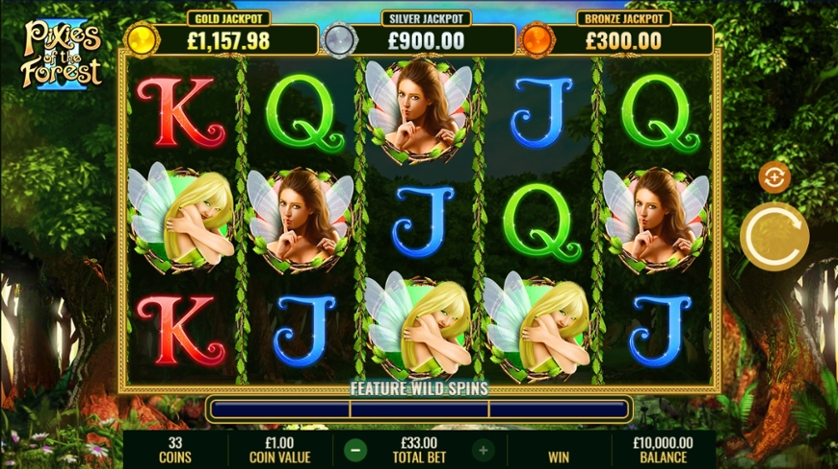838x469 pixels.
Task: Spin the reels with the gold button
Action: tap(774, 235)
